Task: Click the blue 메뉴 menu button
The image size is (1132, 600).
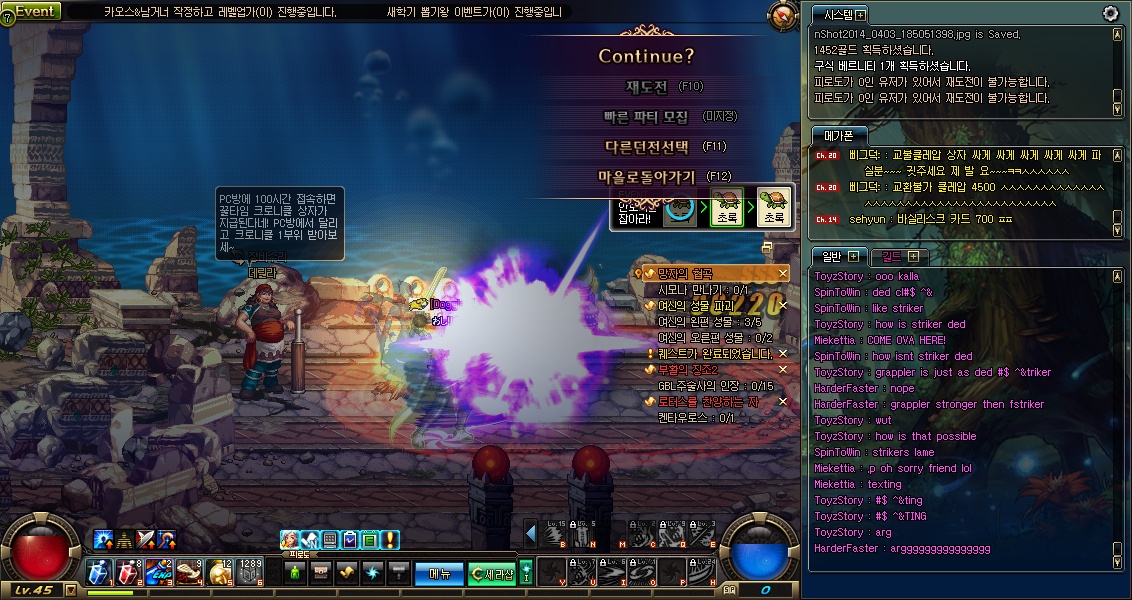Action: [439, 573]
